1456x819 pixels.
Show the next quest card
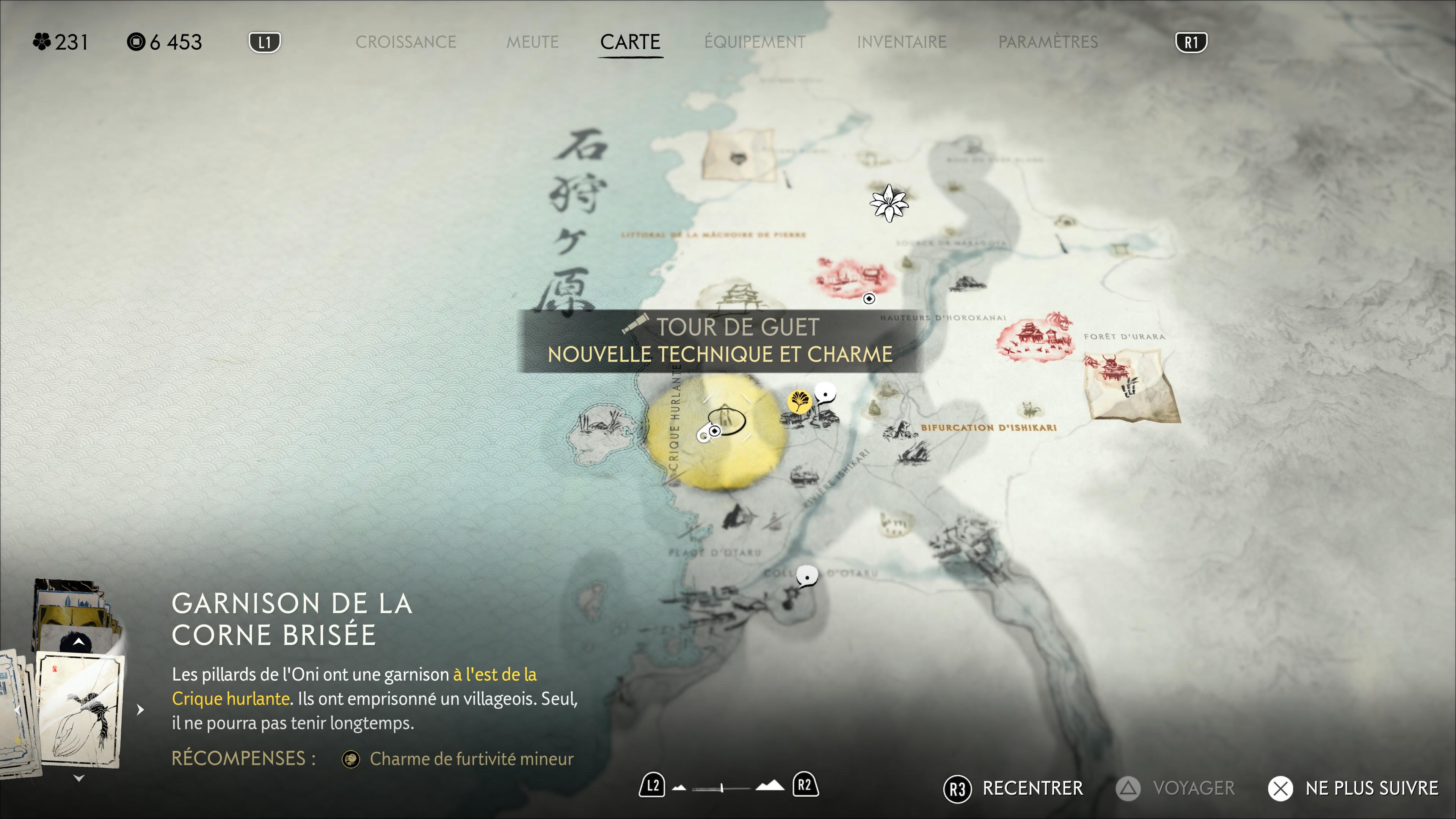[140, 709]
